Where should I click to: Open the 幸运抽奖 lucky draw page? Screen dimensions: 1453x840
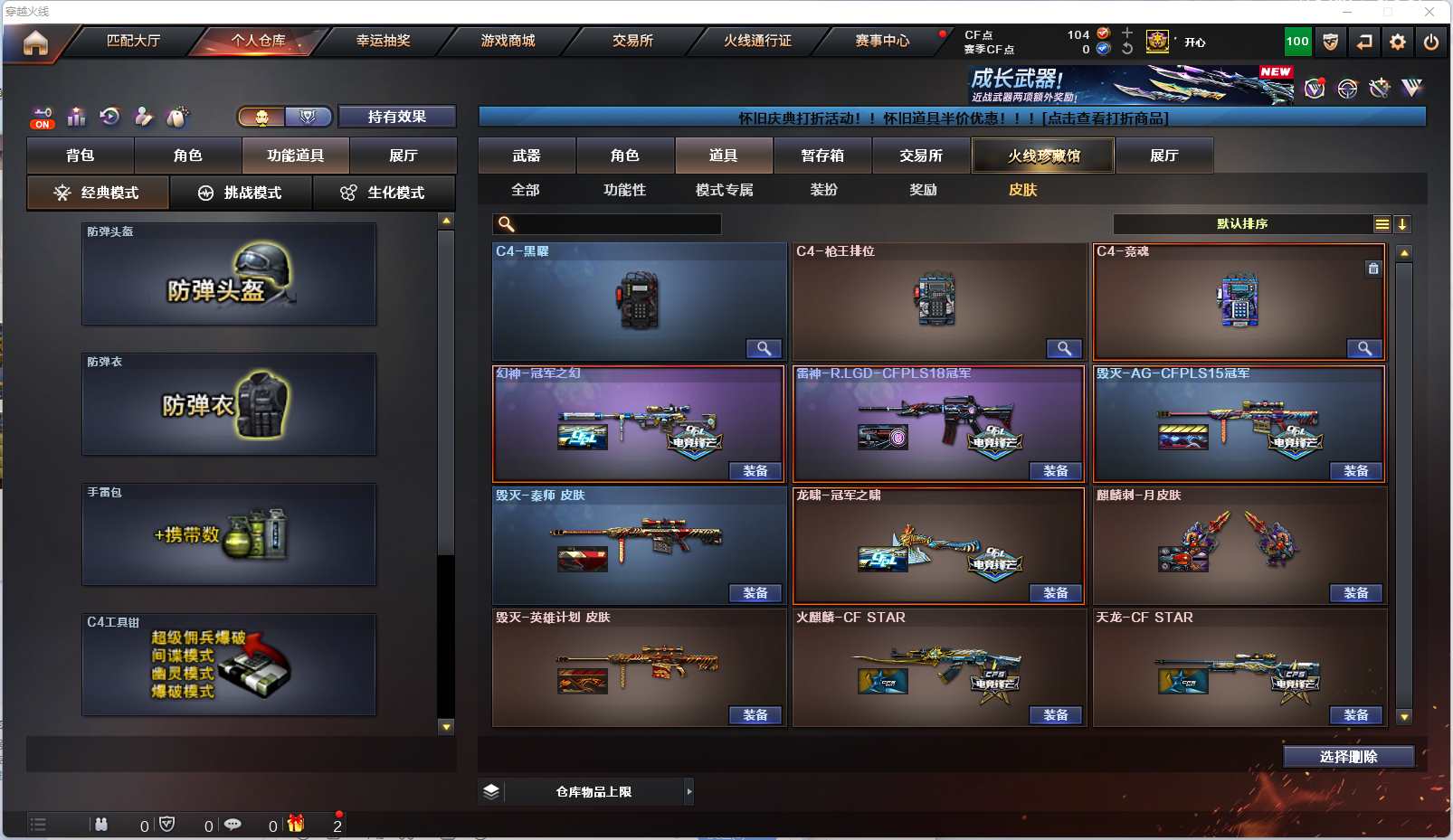click(383, 41)
